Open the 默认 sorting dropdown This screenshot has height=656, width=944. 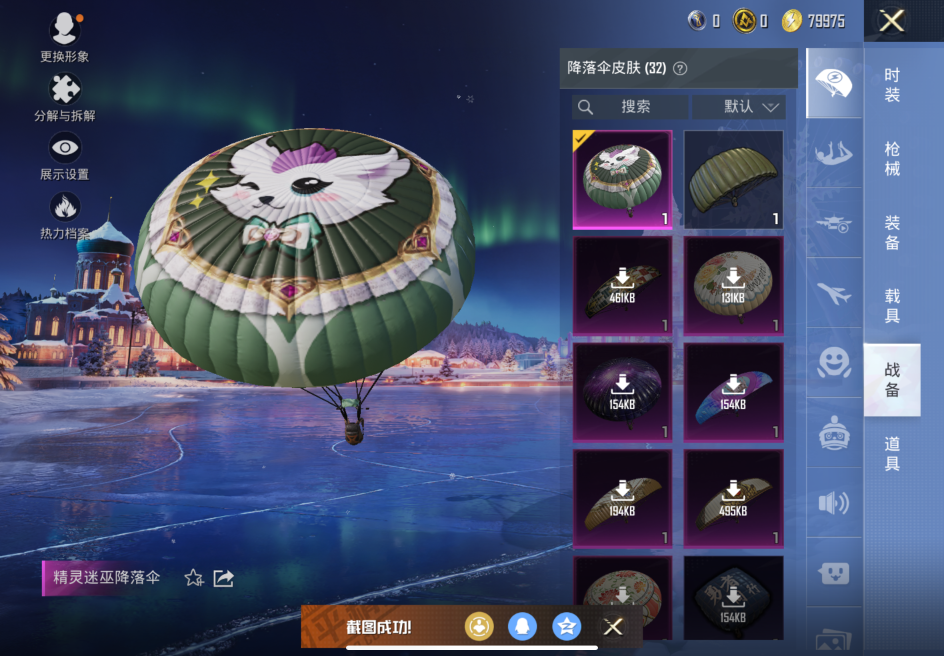739,107
